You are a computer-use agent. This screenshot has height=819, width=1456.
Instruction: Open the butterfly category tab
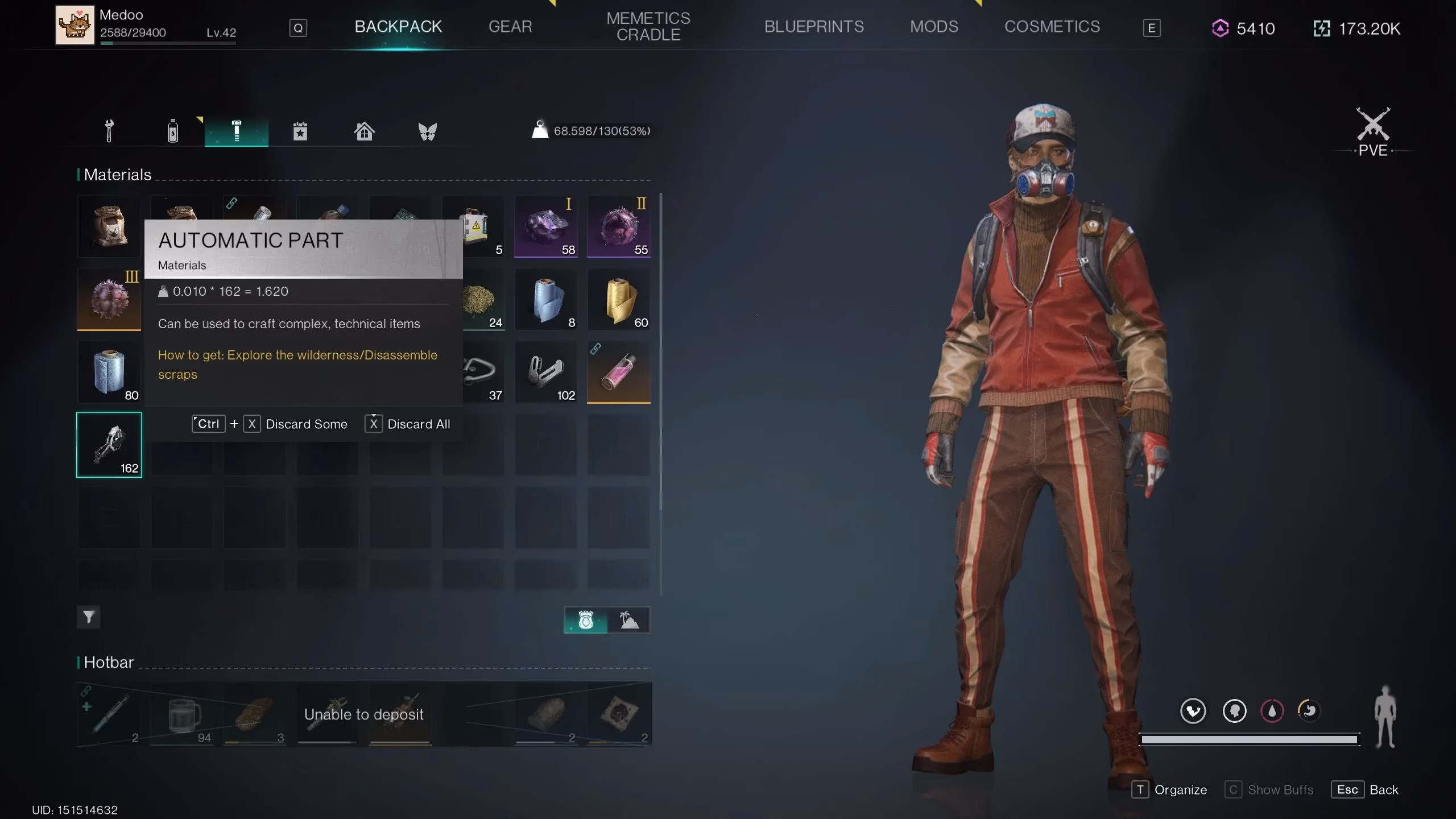(428, 130)
